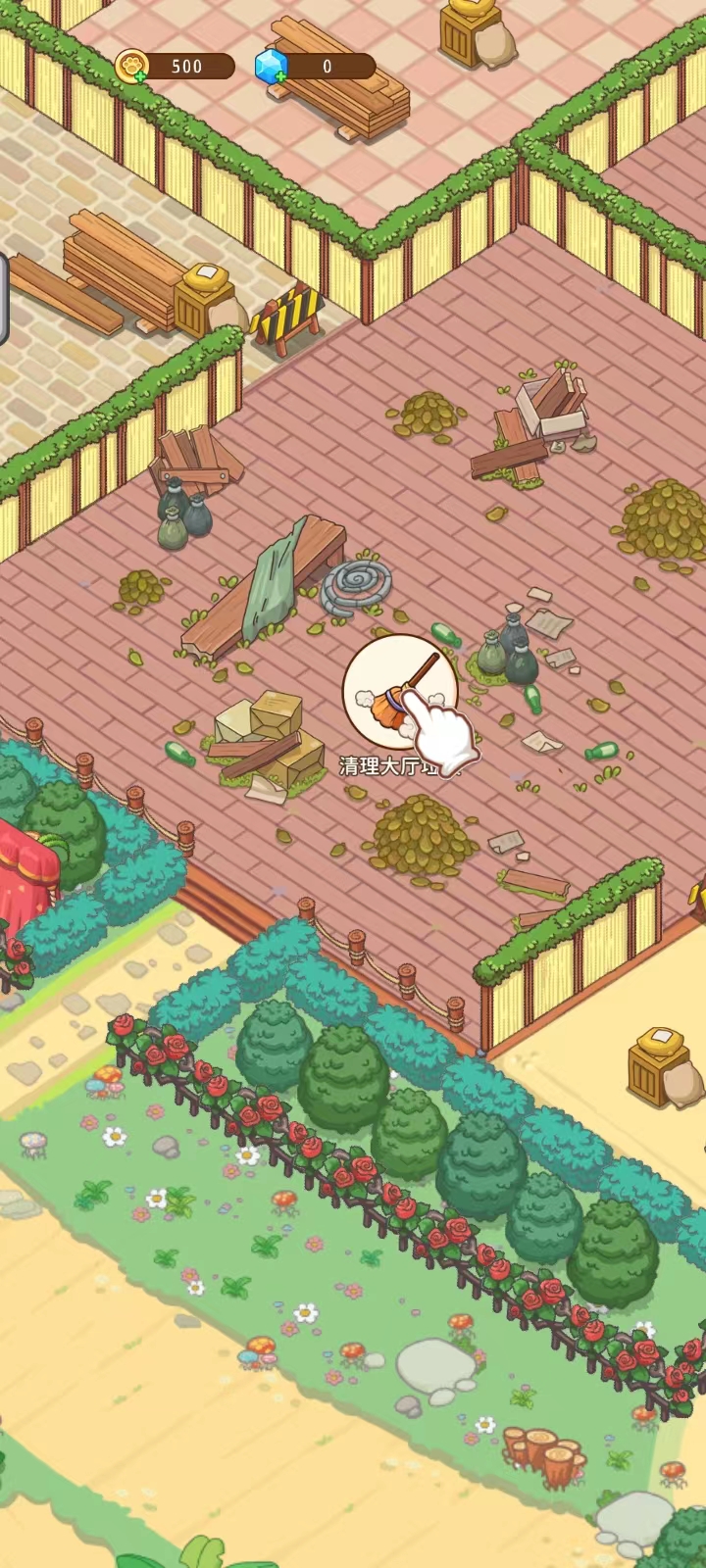706x1568 pixels.
Task: Open the gray side tab on left edge
Action: [4, 299]
